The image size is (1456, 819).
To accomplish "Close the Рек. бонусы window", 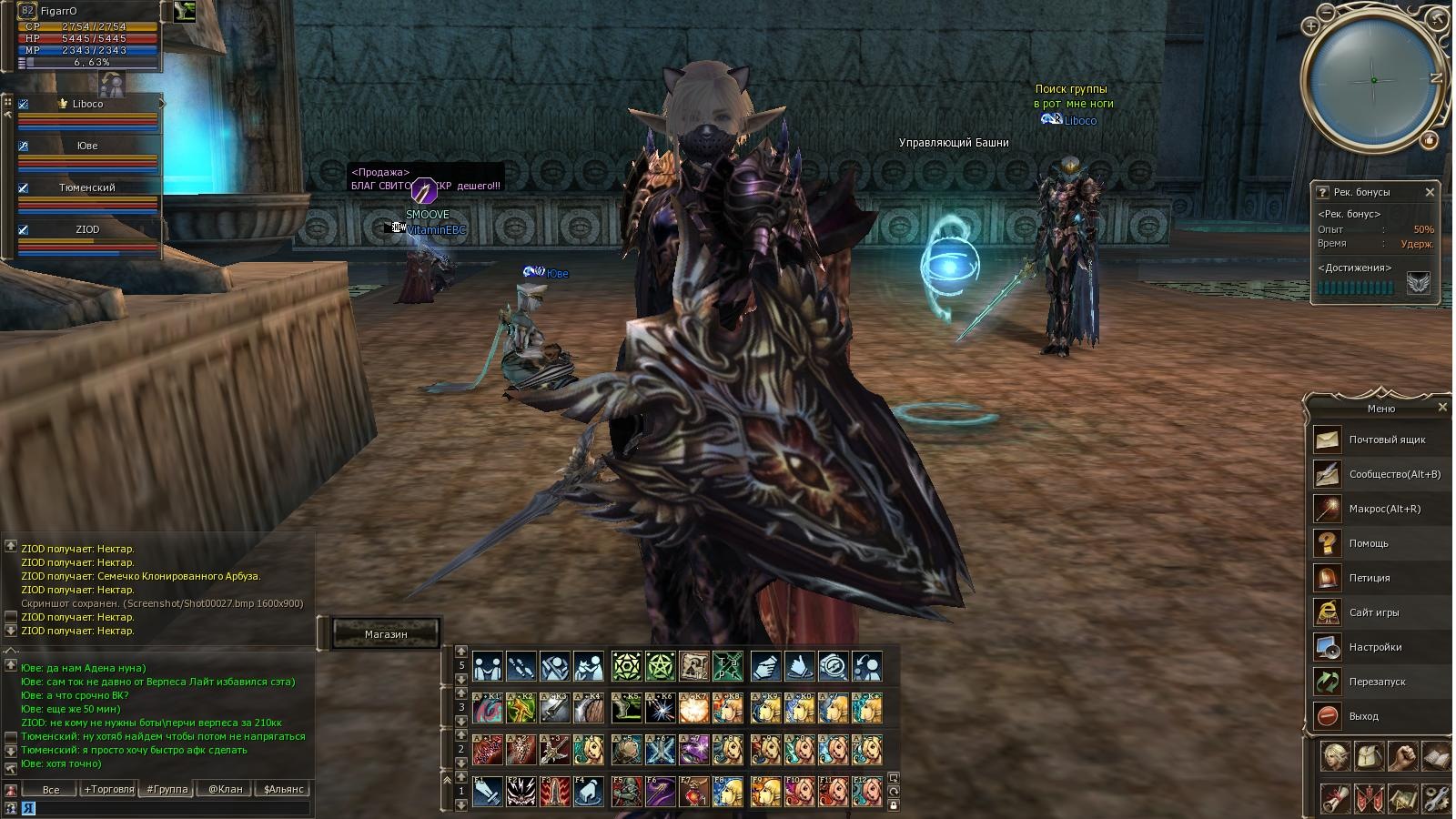I will tap(1430, 192).
